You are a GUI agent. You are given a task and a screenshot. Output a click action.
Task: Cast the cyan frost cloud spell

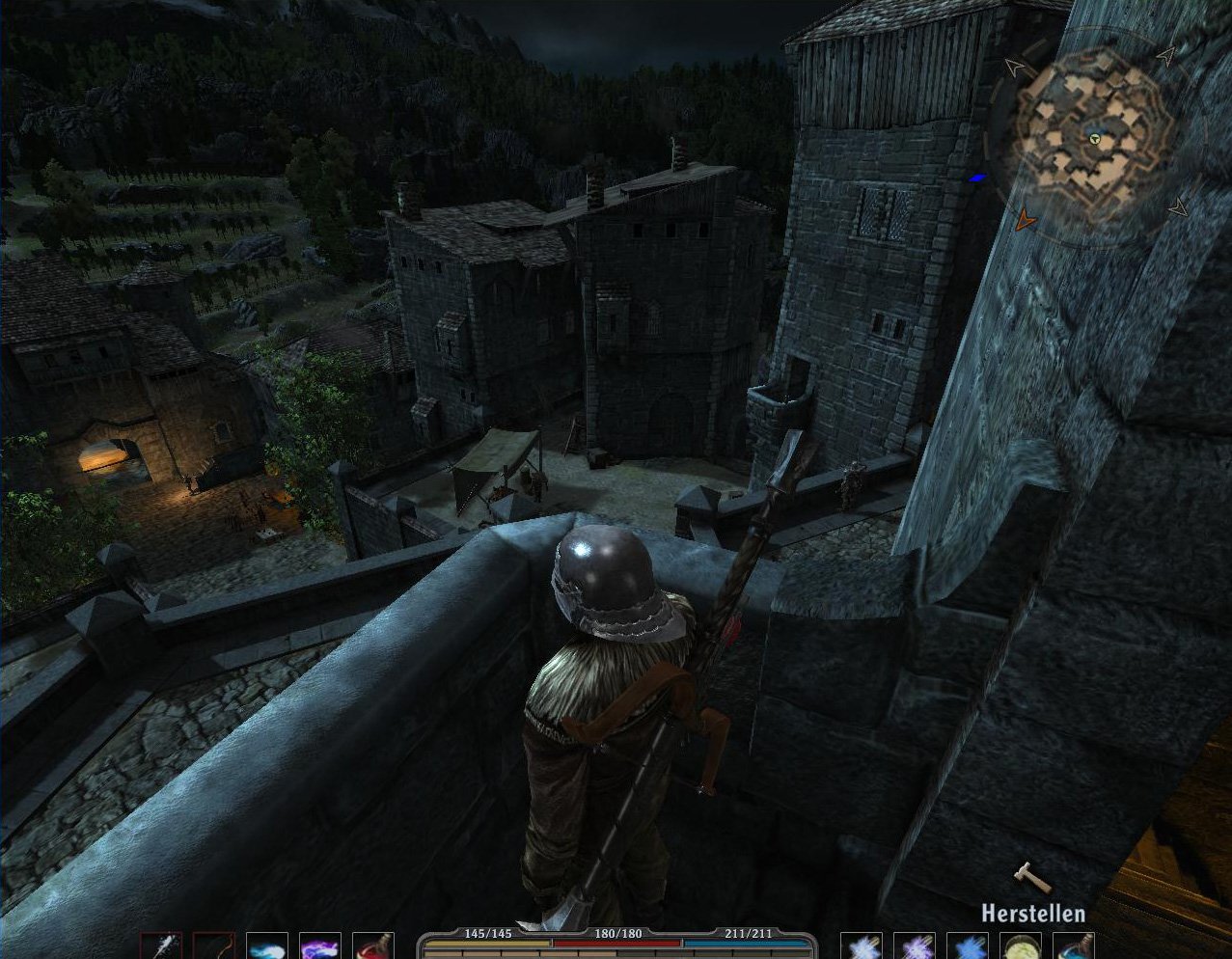tap(265, 946)
